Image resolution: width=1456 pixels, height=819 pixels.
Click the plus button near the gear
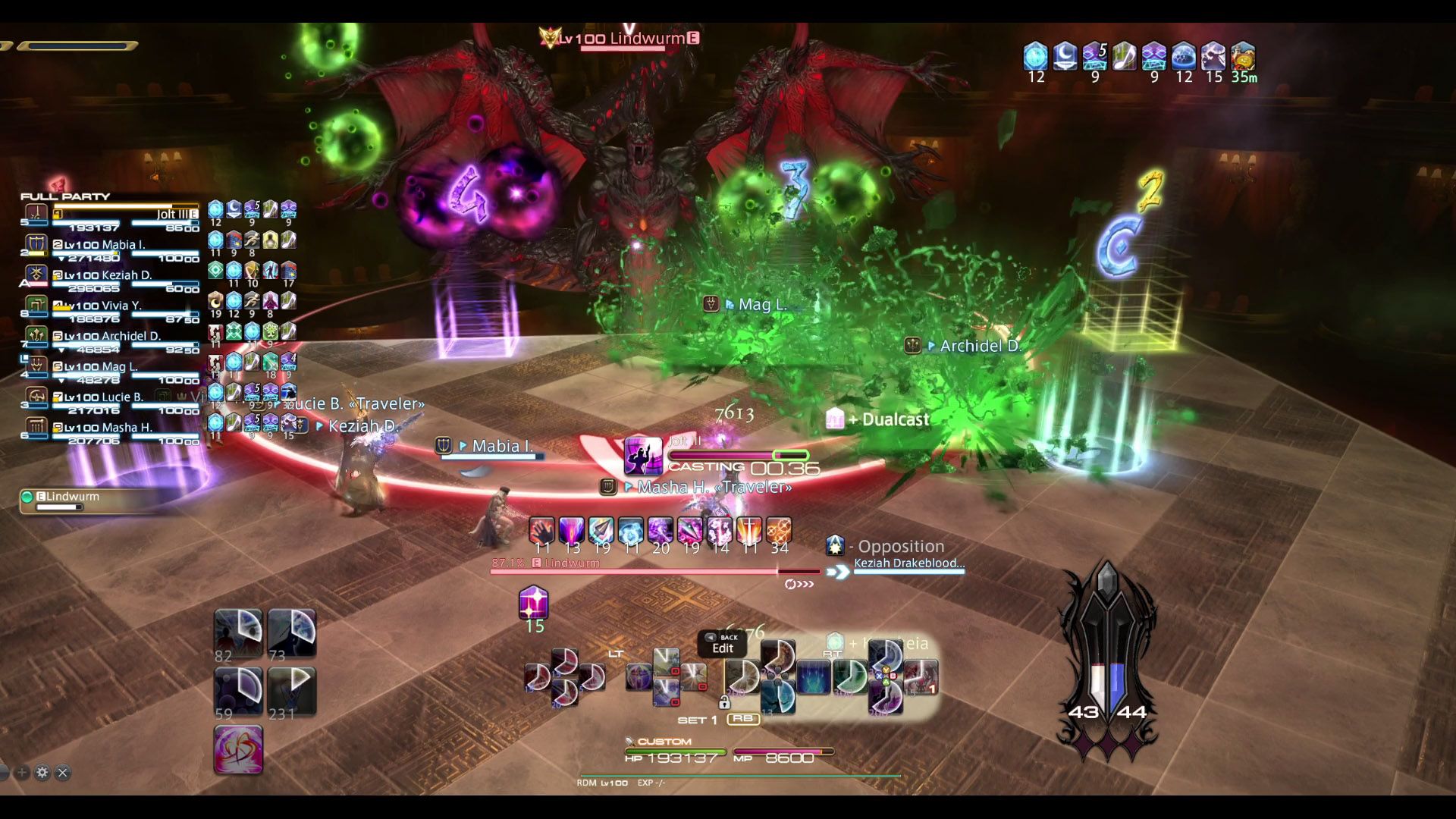tap(22, 773)
